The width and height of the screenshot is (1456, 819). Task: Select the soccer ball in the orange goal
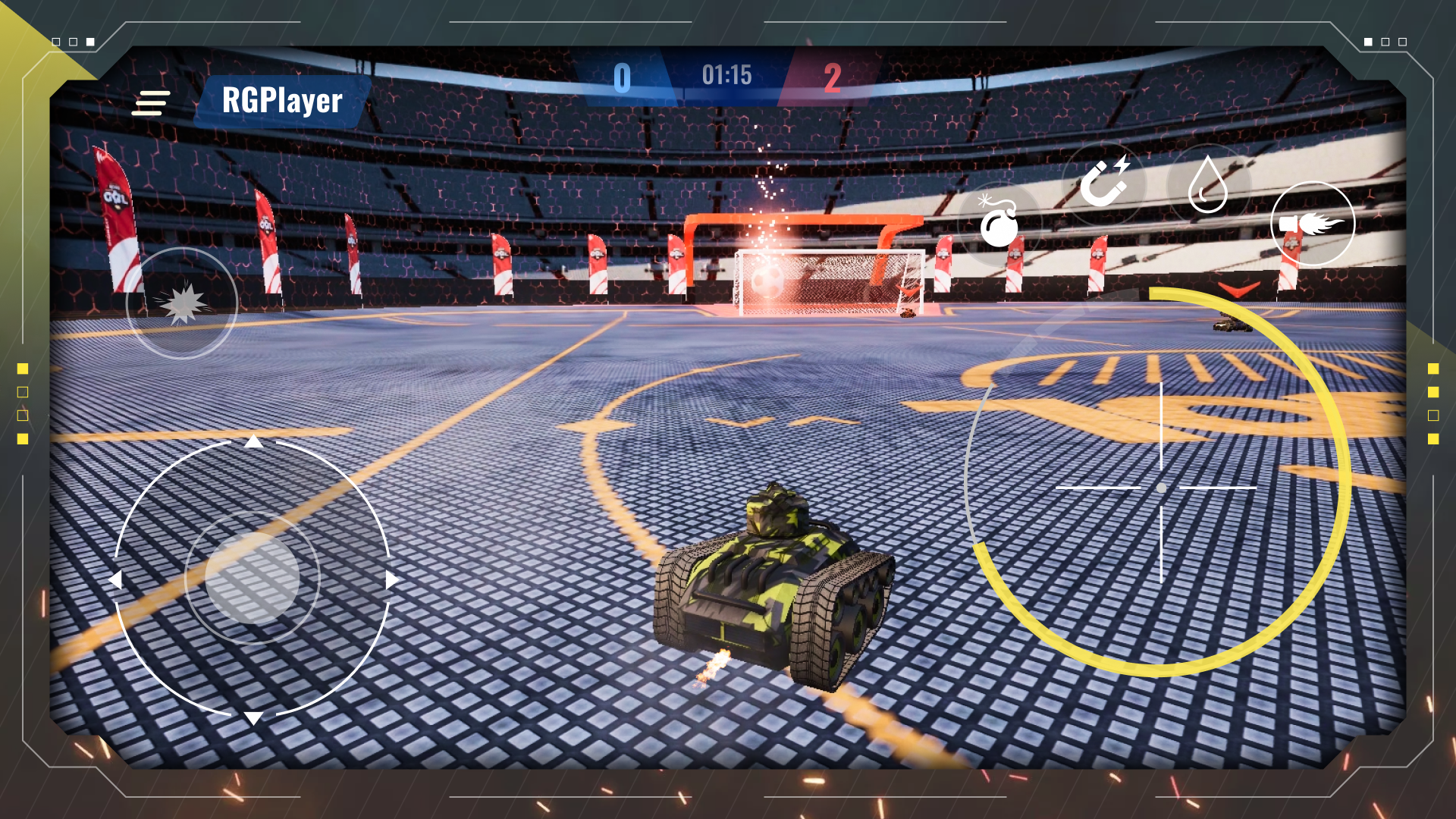pyautogui.click(x=768, y=283)
